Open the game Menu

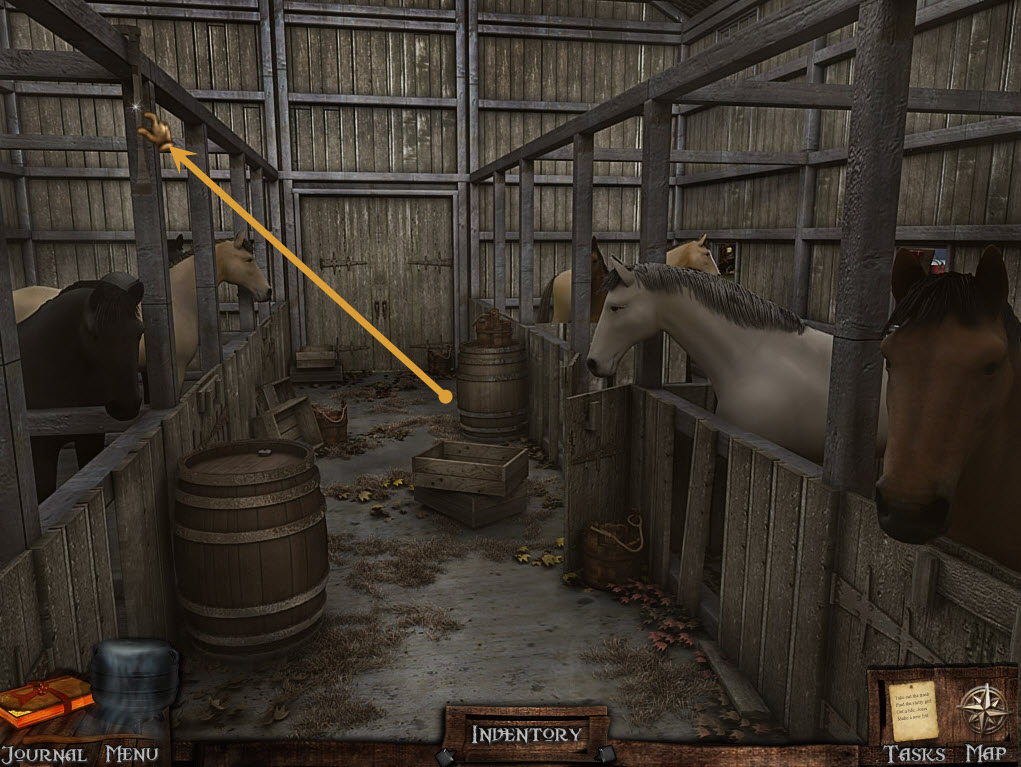point(131,753)
